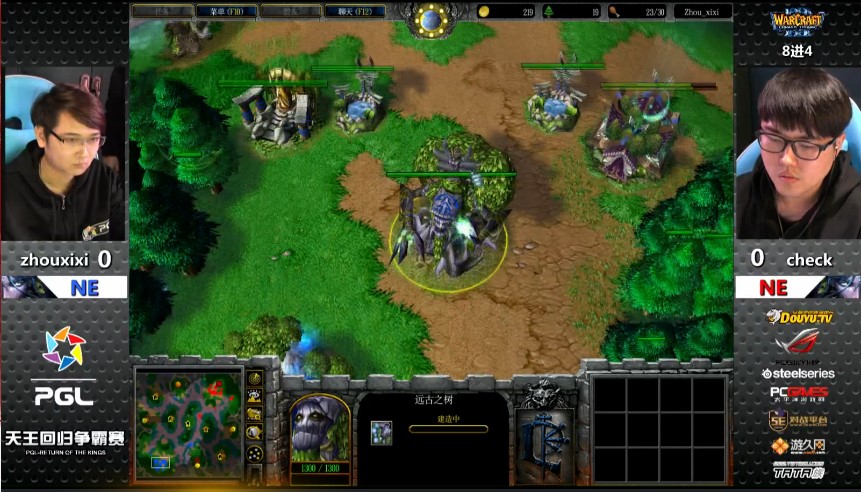Toggle the formation movement button

pos(256,455)
